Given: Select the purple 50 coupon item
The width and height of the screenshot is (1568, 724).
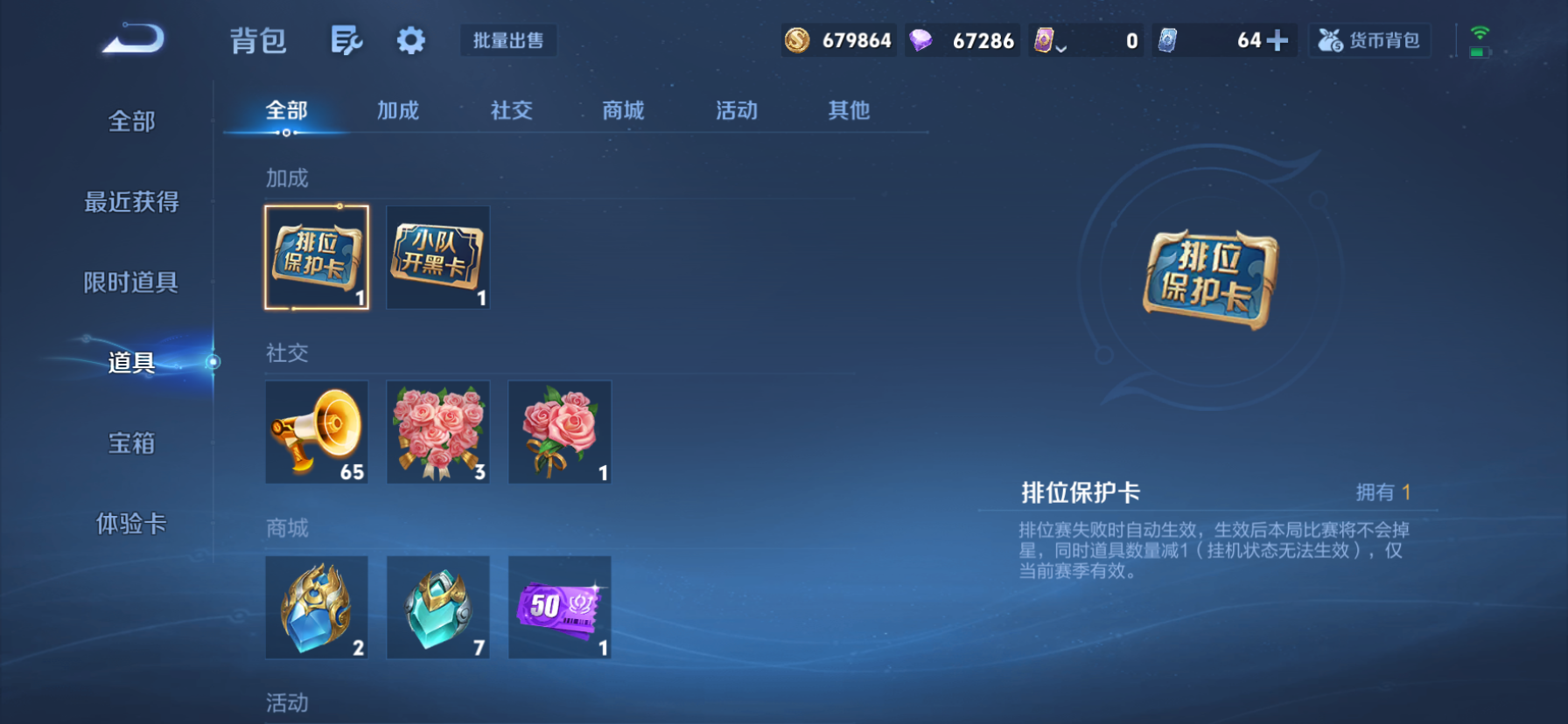Looking at the screenshot, I should (x=559, y=607).
